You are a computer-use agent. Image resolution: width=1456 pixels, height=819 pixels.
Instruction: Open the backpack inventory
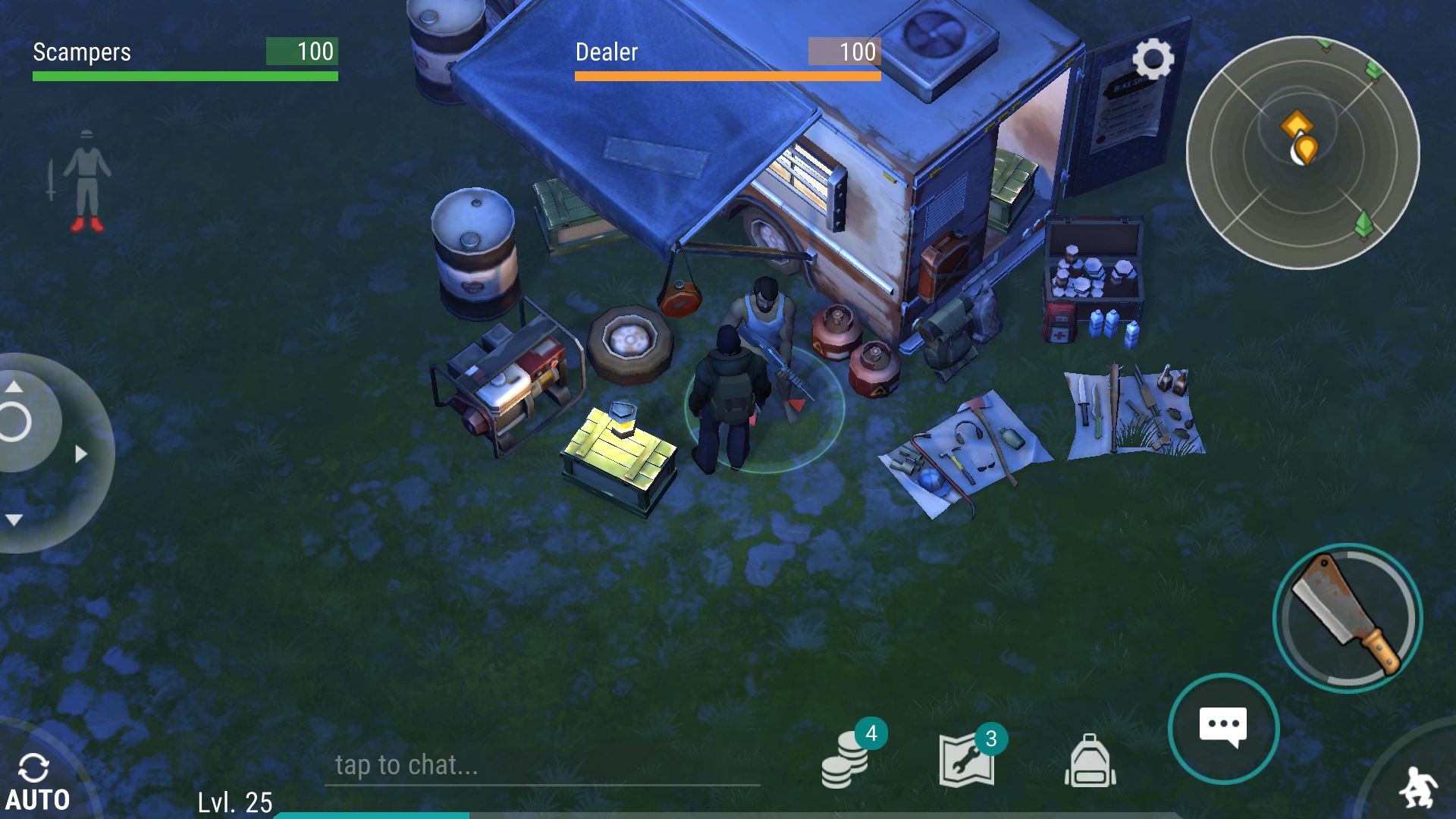tap(1090, 761)
